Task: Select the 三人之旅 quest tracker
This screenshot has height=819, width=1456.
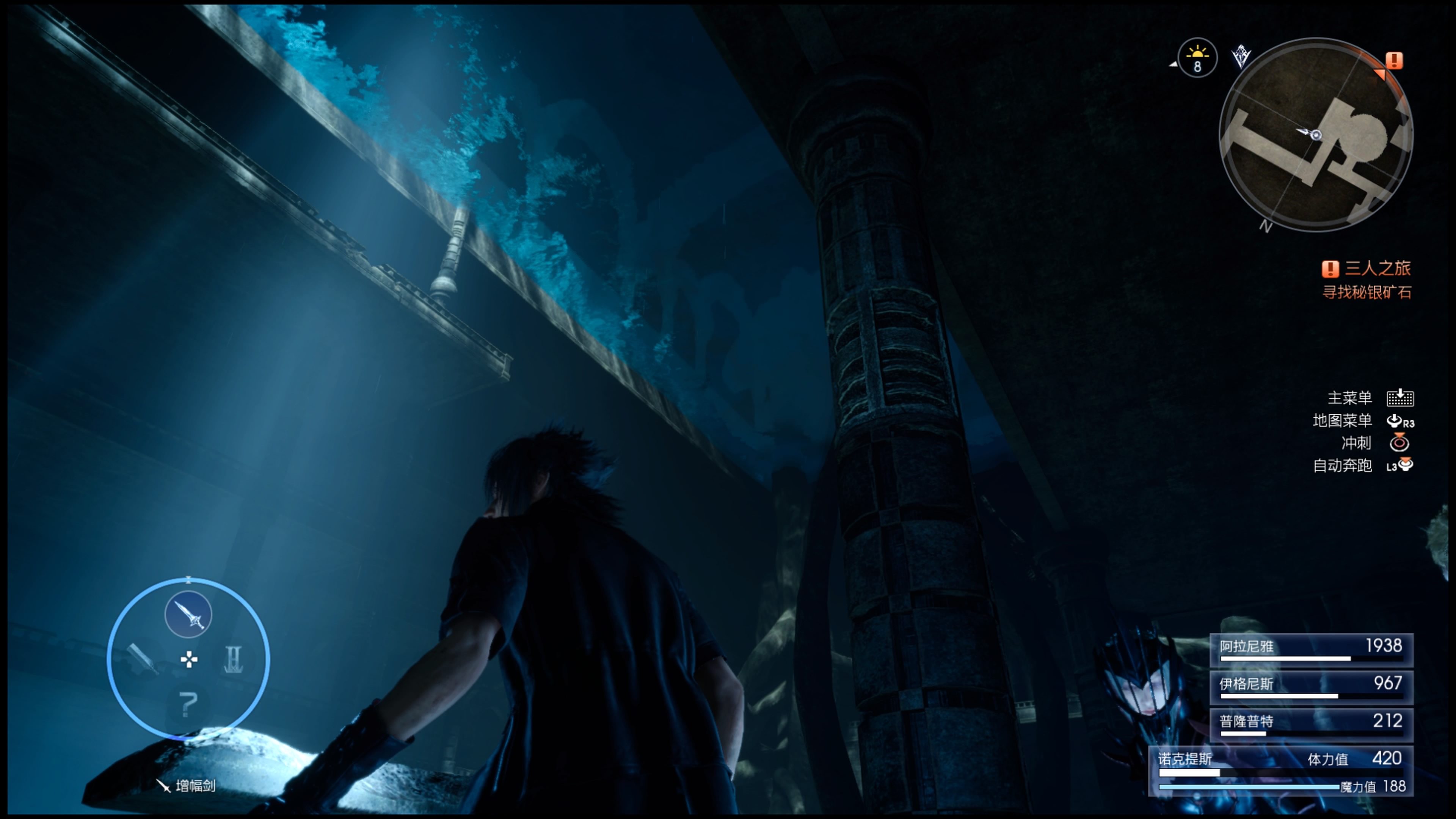Action: click(1367, 268)
